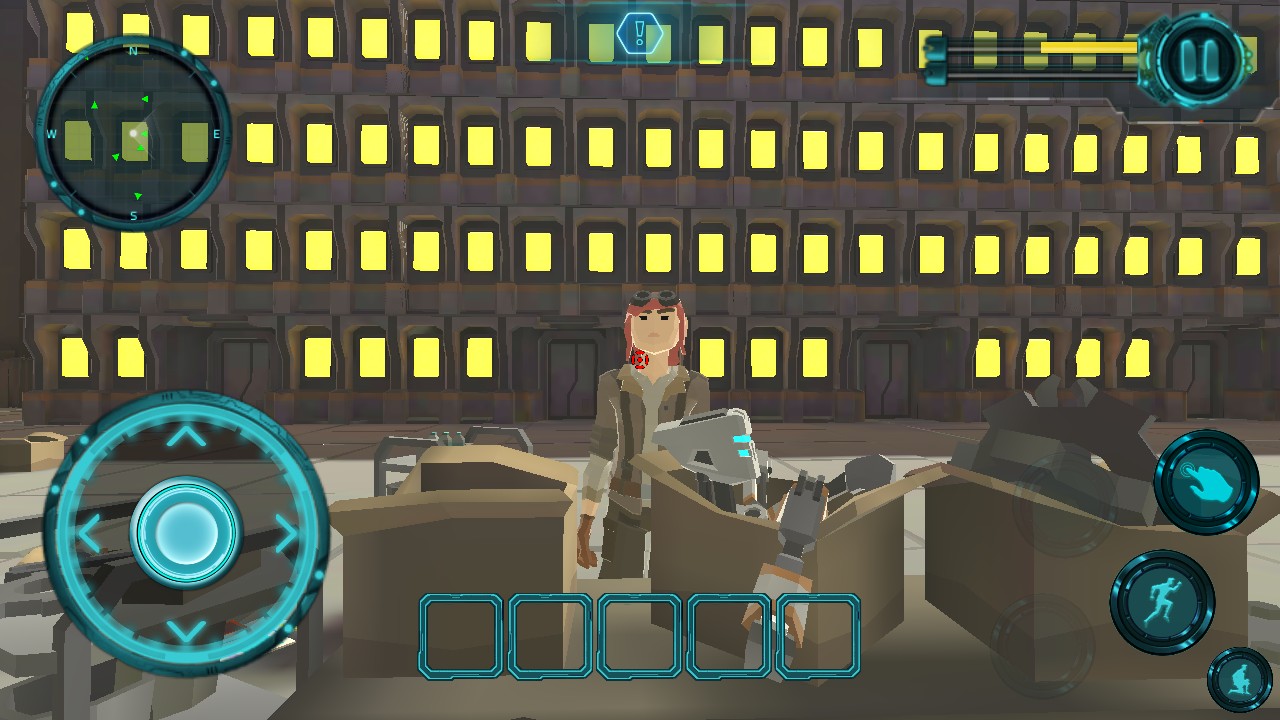Open the hexagon exclamation alert
The width and height of the screenshot is (1280, 720).
coord(636,33)
